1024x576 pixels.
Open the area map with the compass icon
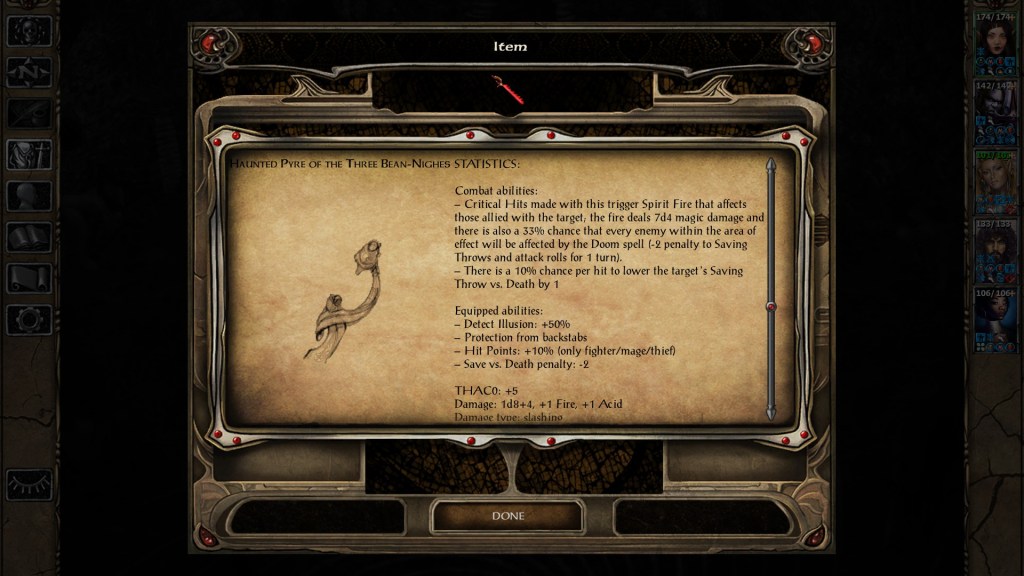click(29, 72)
